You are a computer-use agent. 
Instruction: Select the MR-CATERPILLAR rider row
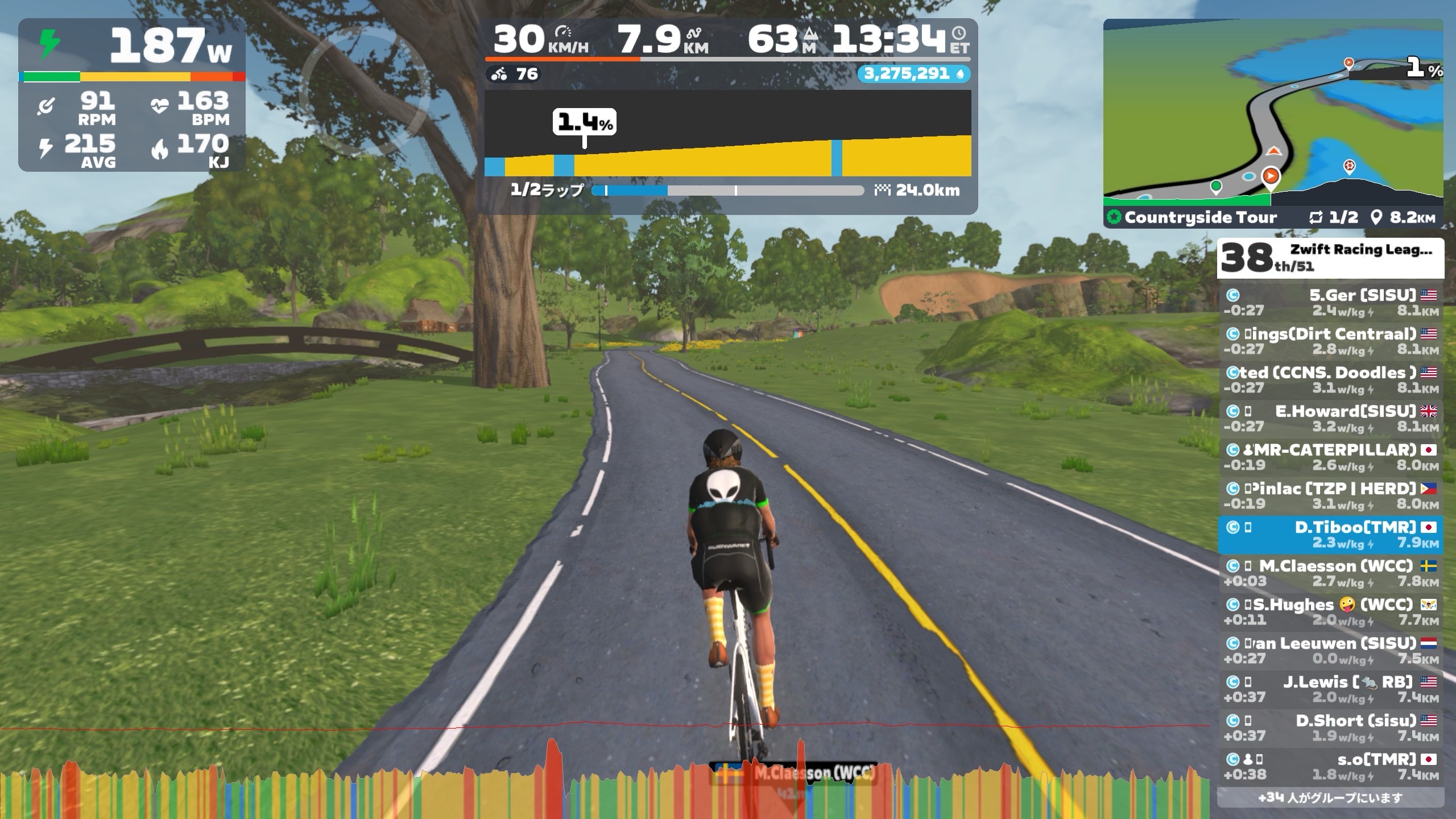(1330, 457)
